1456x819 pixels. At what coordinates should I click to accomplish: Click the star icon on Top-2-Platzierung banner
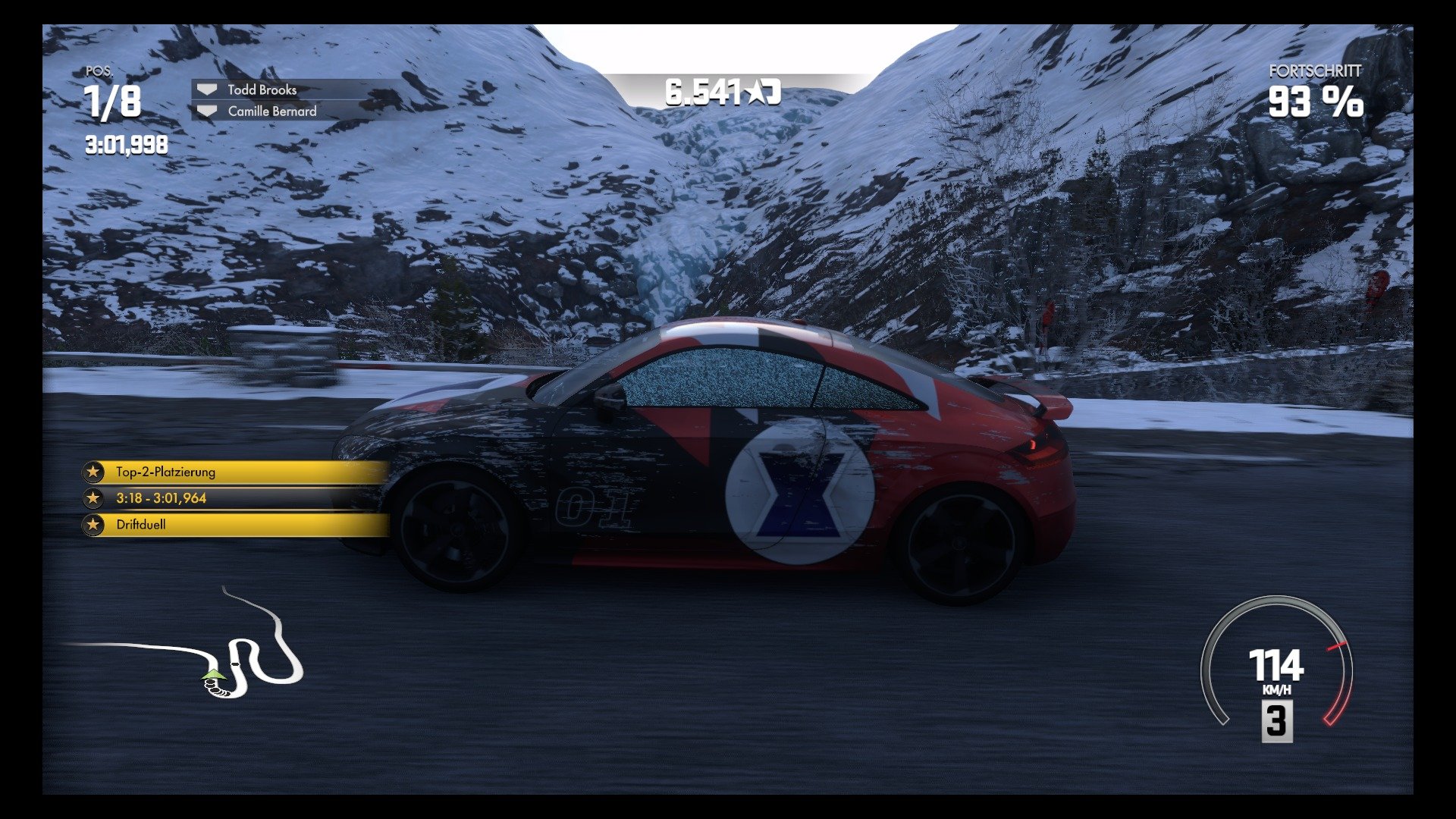pyautogui.click(x=94, y=472)
